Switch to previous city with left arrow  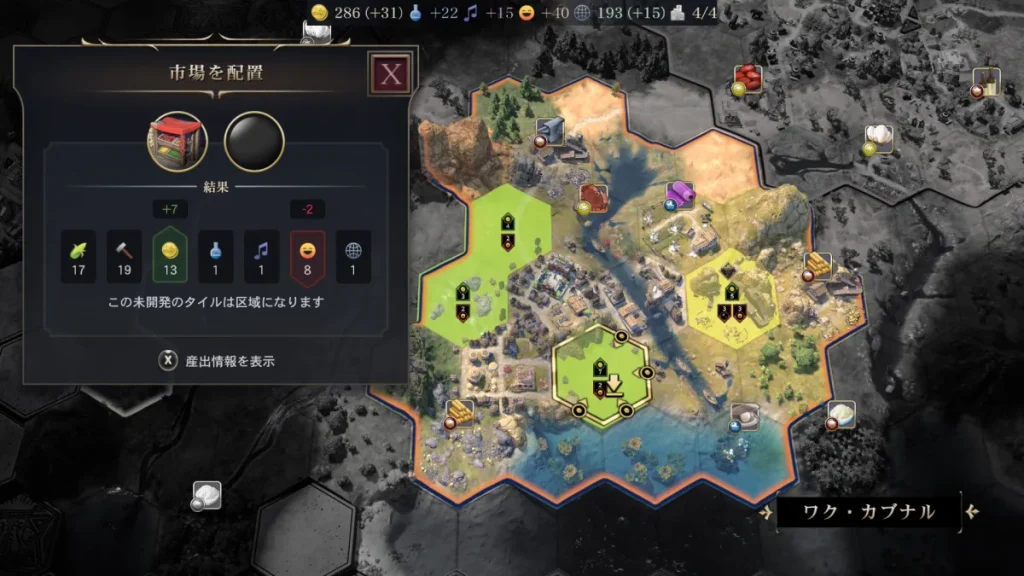click(765, 513)
